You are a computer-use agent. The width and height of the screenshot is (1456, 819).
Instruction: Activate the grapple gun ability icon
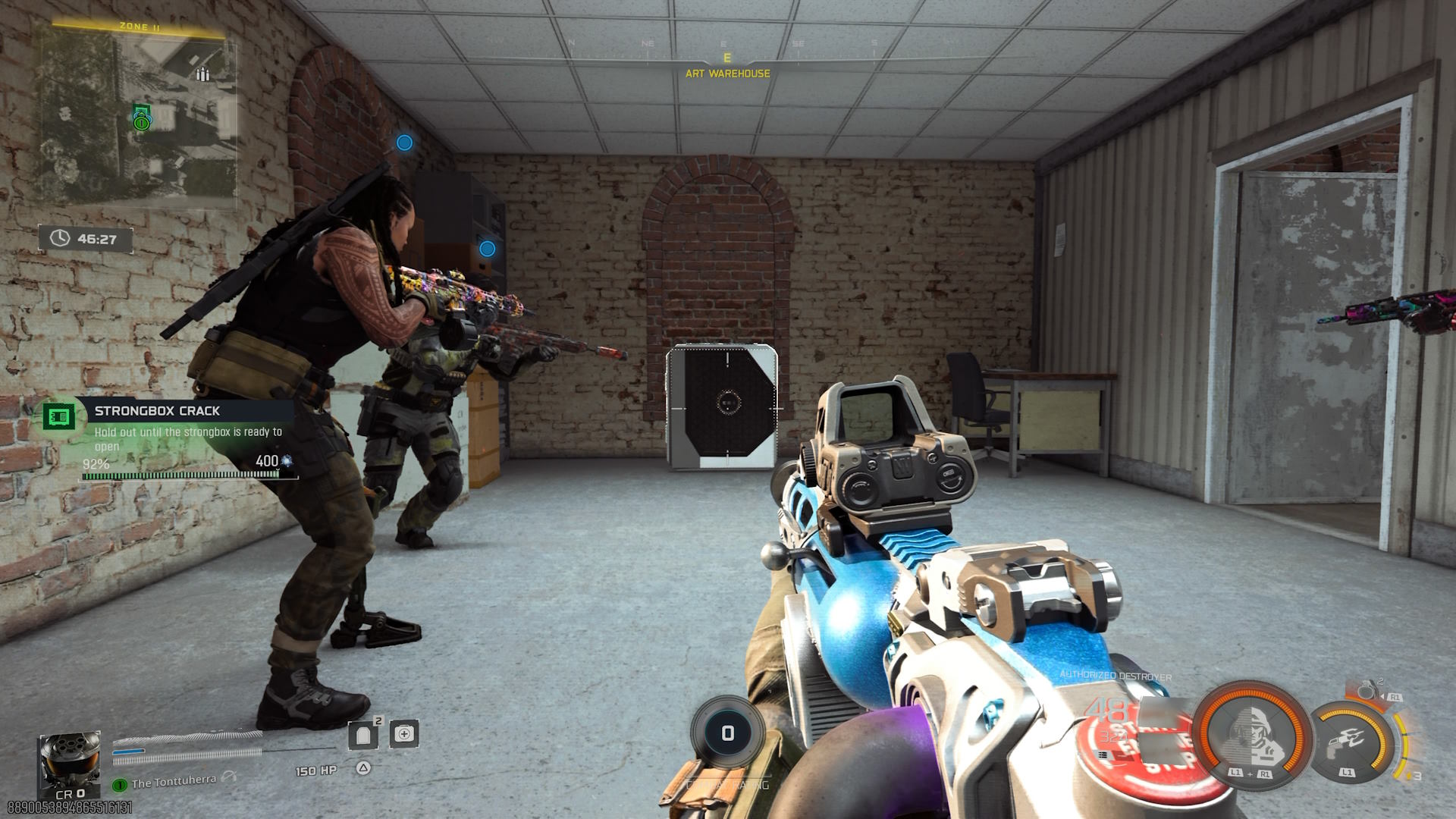(1351, 742)
